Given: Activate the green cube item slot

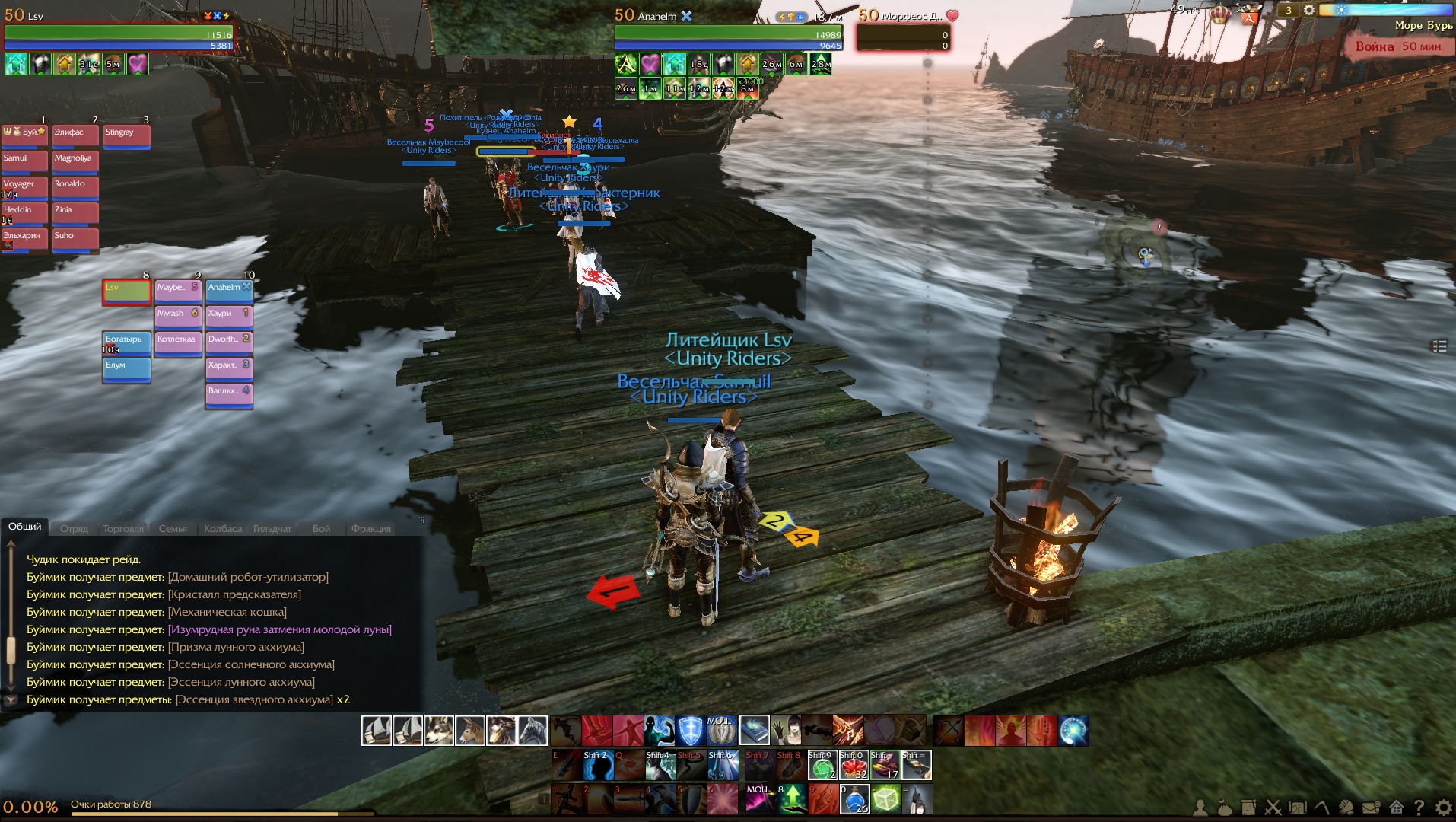Looking at the screenshot, I should point(885,800).
